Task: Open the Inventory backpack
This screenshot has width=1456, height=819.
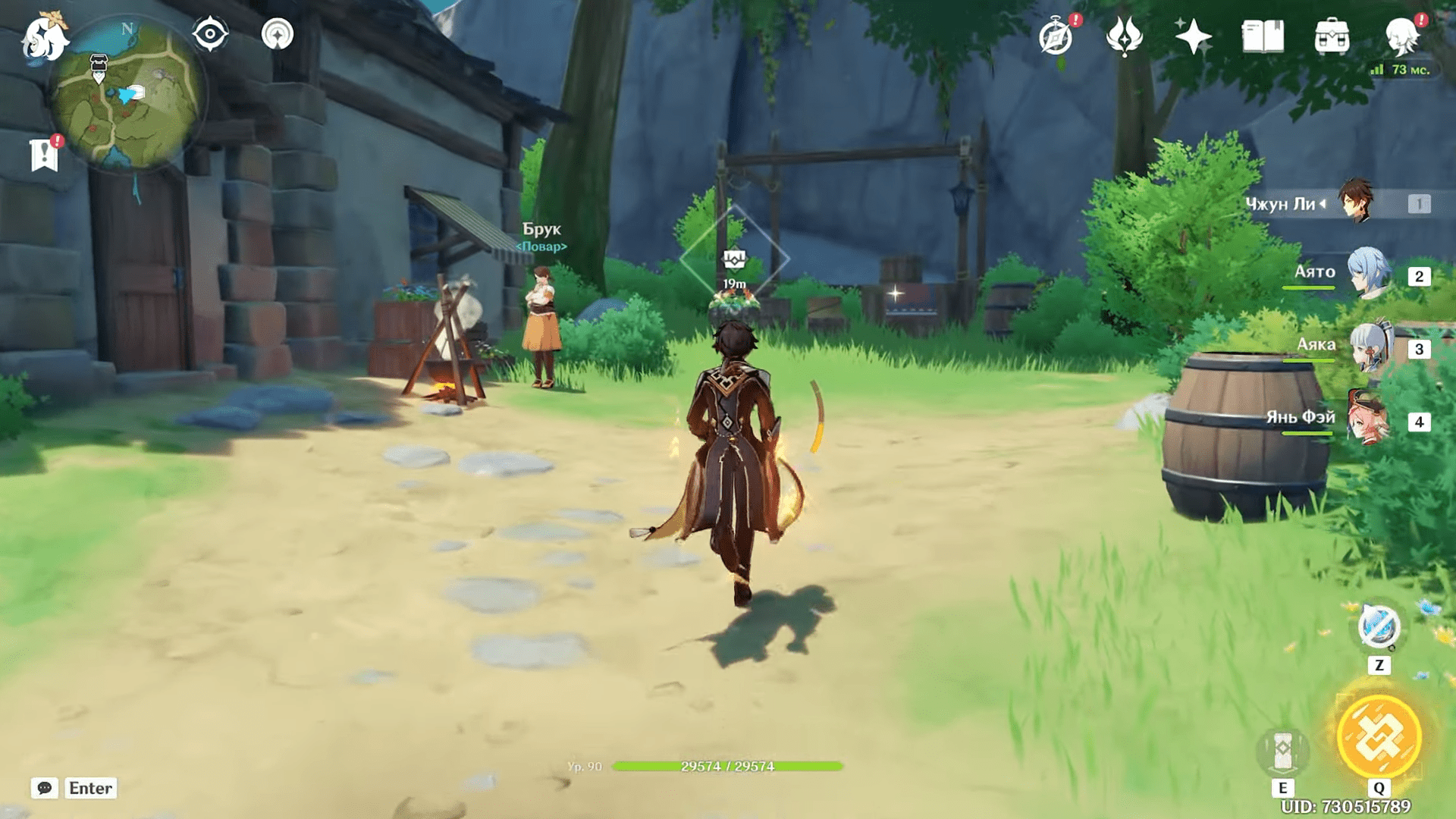Action: [x=1332, y=36]
